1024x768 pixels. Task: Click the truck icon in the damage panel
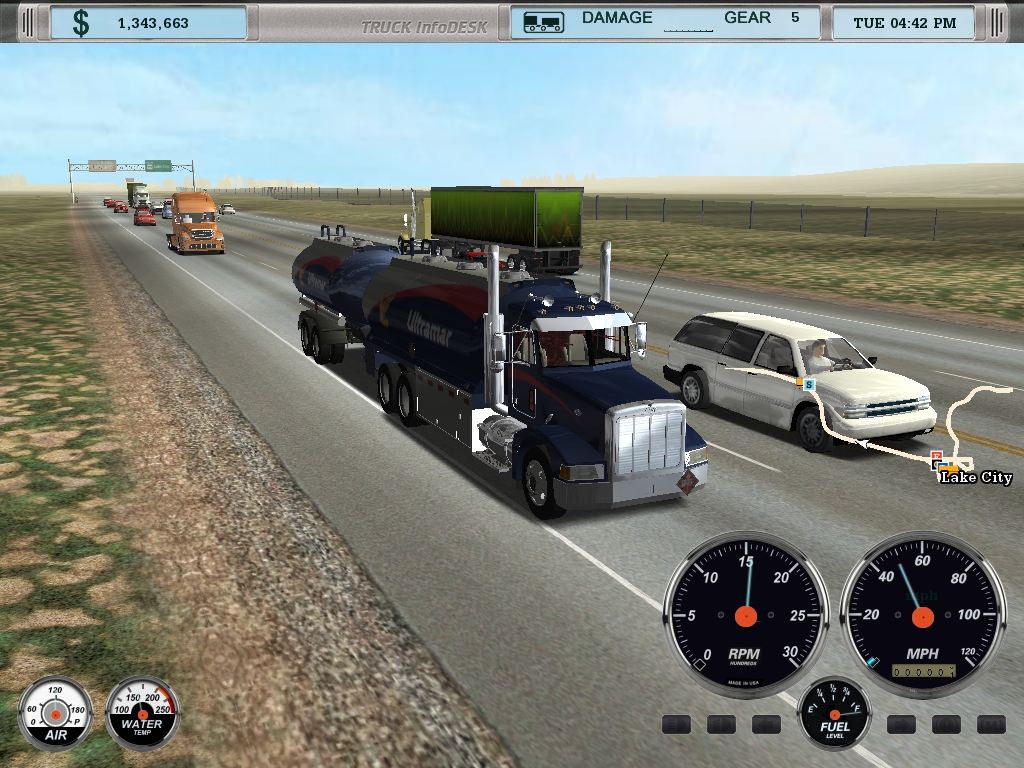click(x=543, y=21)
